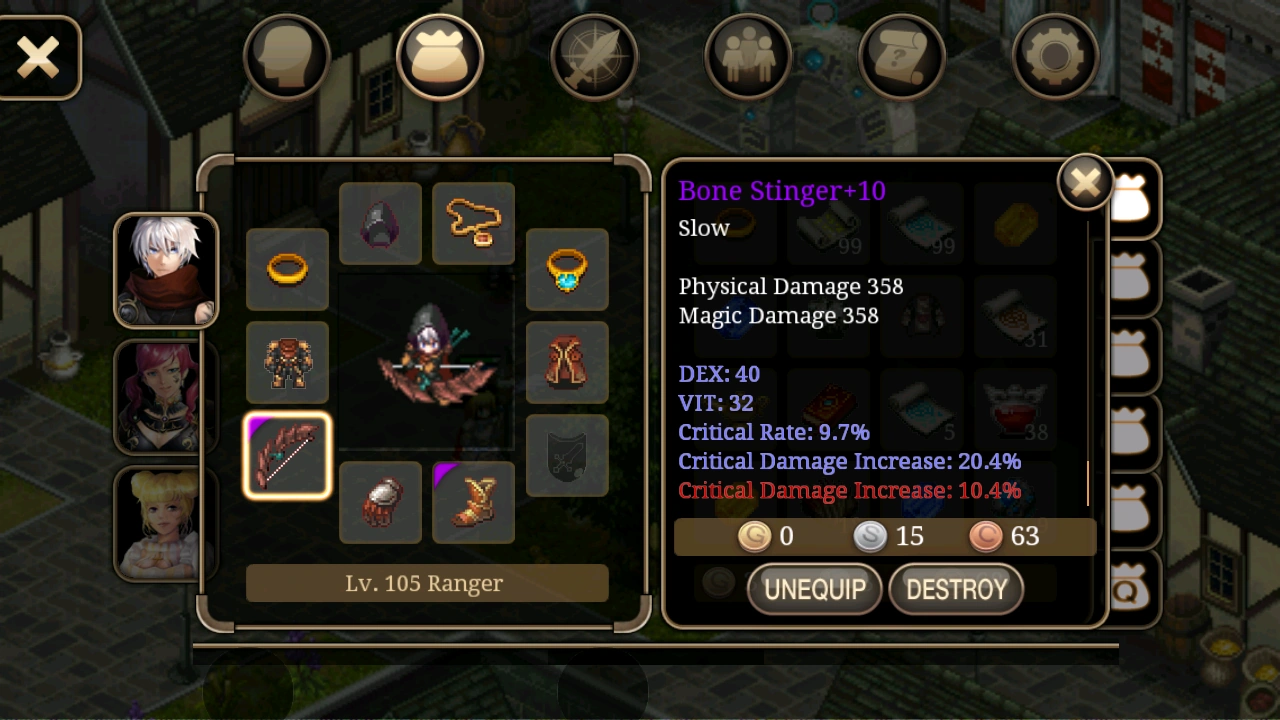Select the red cloak equipment slot
The image size is (1280, 720).
tap(567, 362)
